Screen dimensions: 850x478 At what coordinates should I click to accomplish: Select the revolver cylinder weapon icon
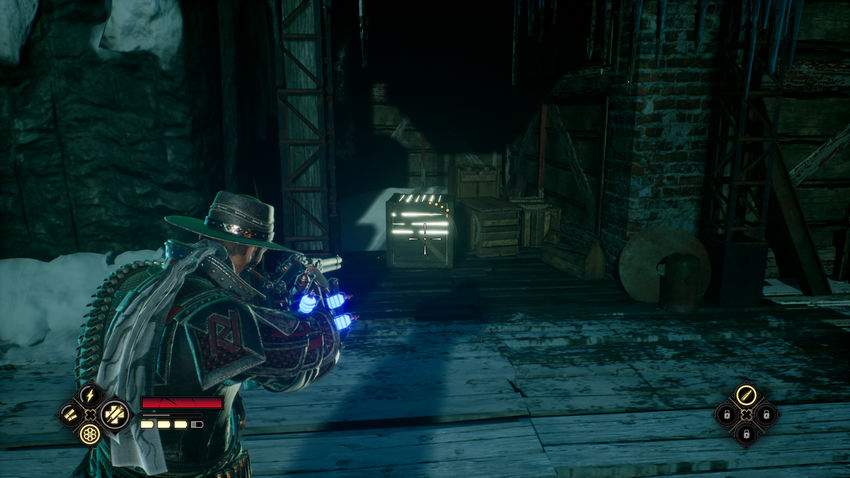click(91, 435)
